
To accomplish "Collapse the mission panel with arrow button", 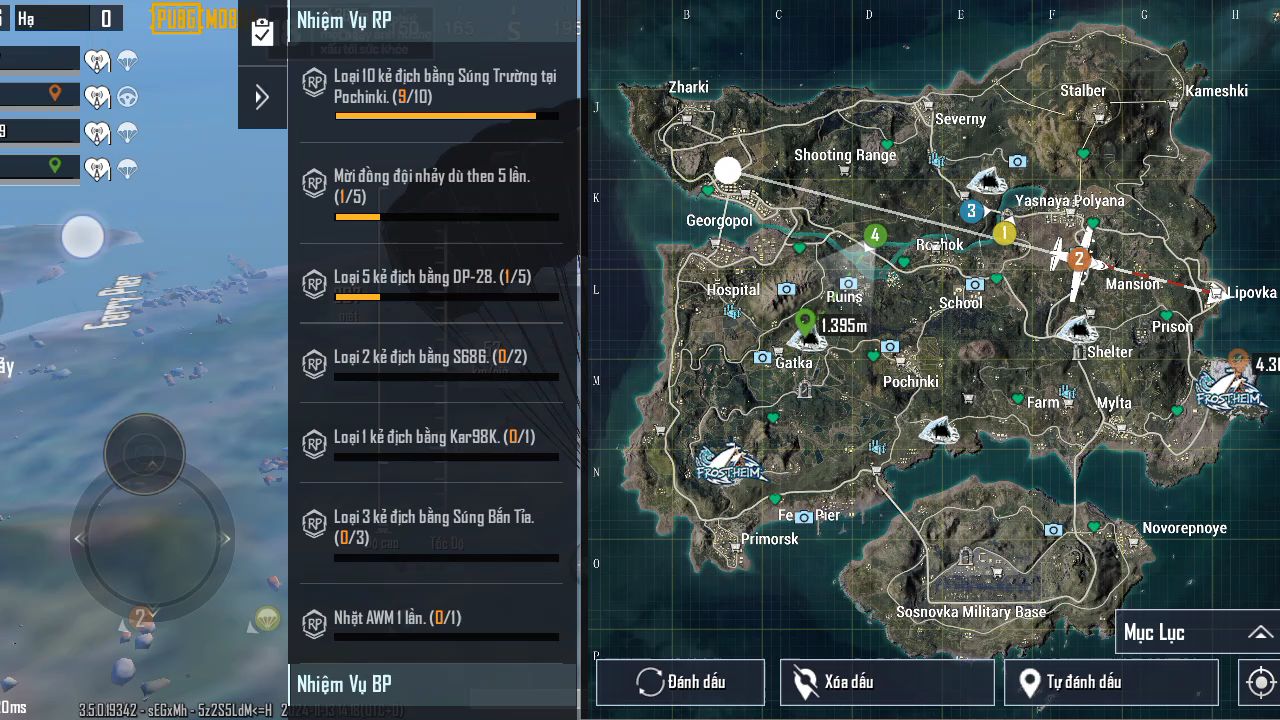I will click(x=262, y=97).
